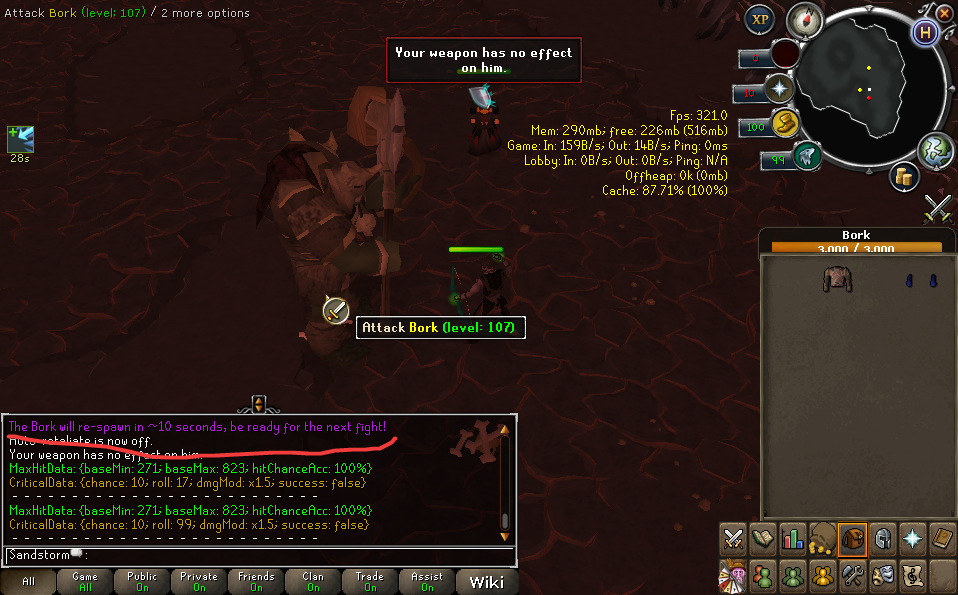Switch to the Clan chat tab
Screen dimensions: 958x595
tap(313, 581)
